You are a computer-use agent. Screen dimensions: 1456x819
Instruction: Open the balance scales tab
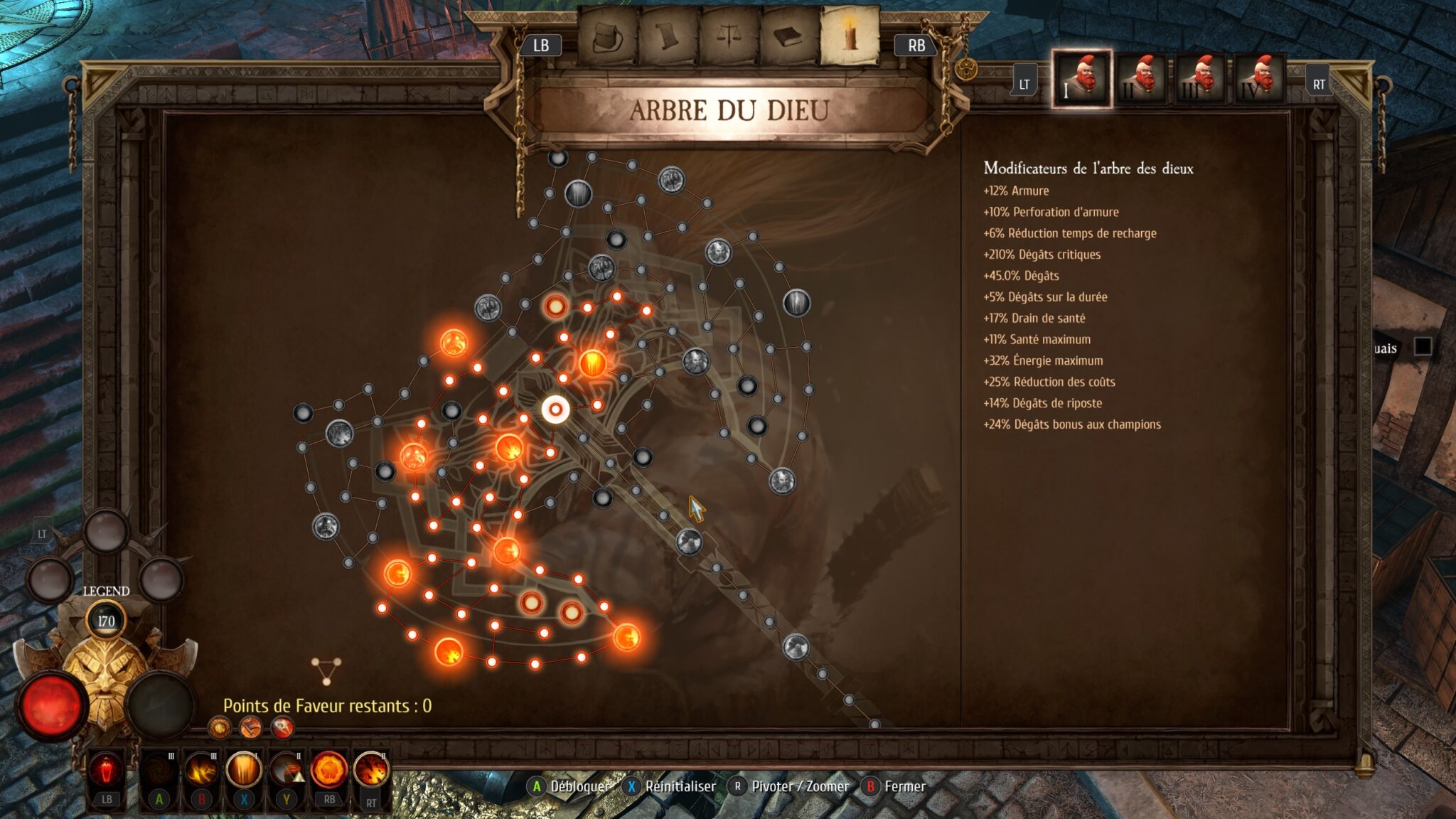point(729,36)
